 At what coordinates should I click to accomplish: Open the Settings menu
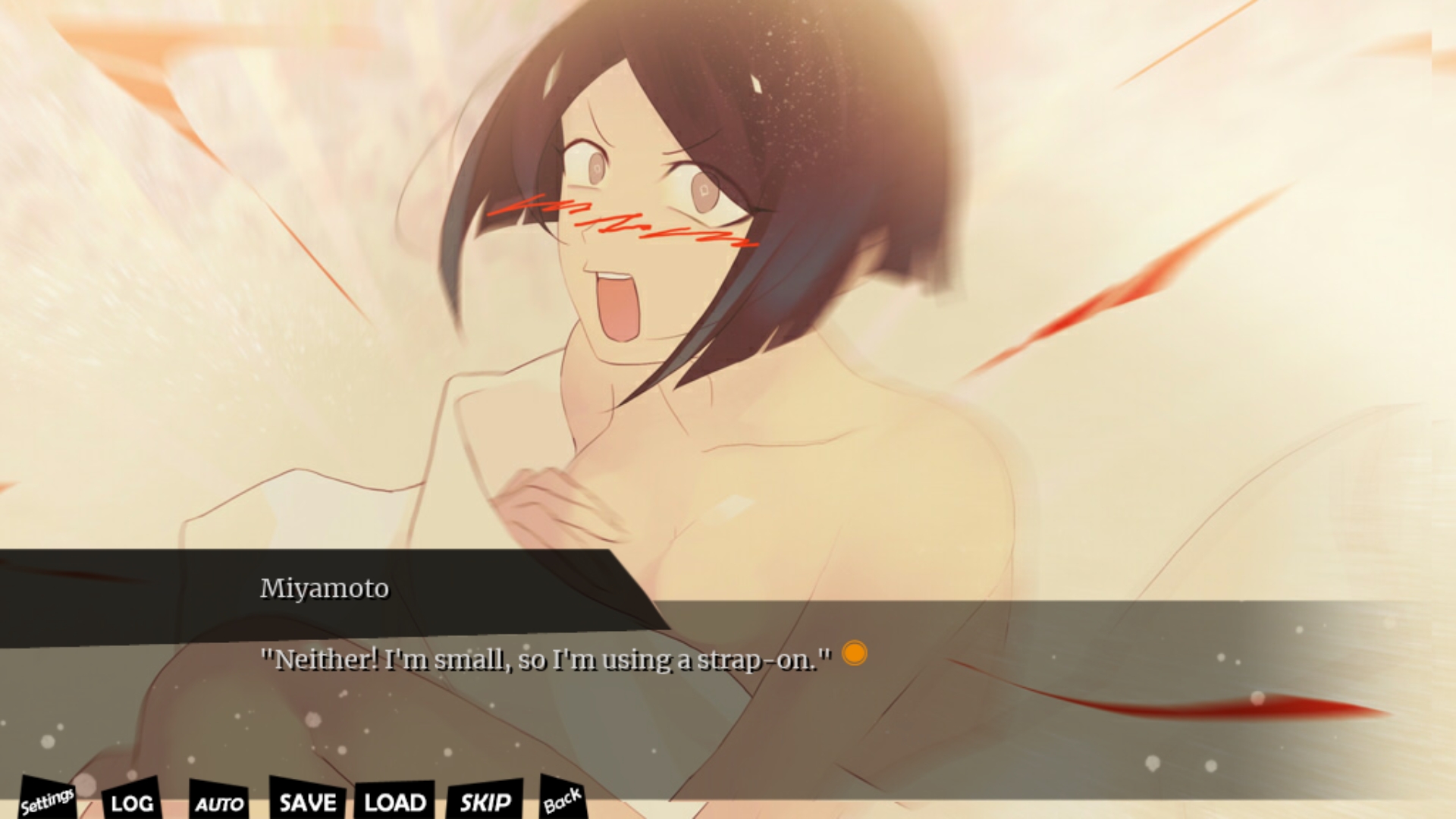pyautogui.click(x=47, y=801)
